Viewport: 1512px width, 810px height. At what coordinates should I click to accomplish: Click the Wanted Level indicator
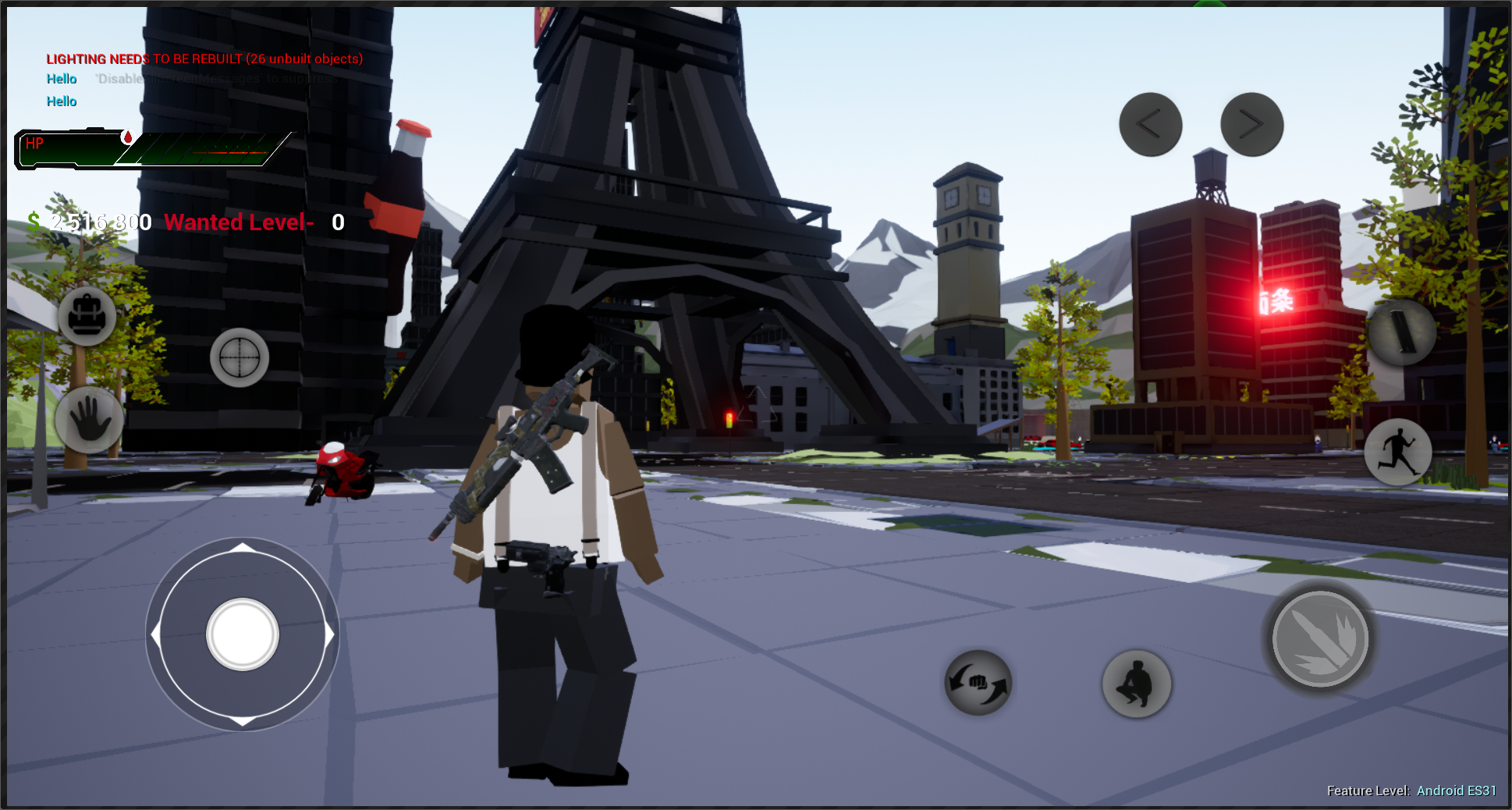pyautogui.click(x=239, y=222)
